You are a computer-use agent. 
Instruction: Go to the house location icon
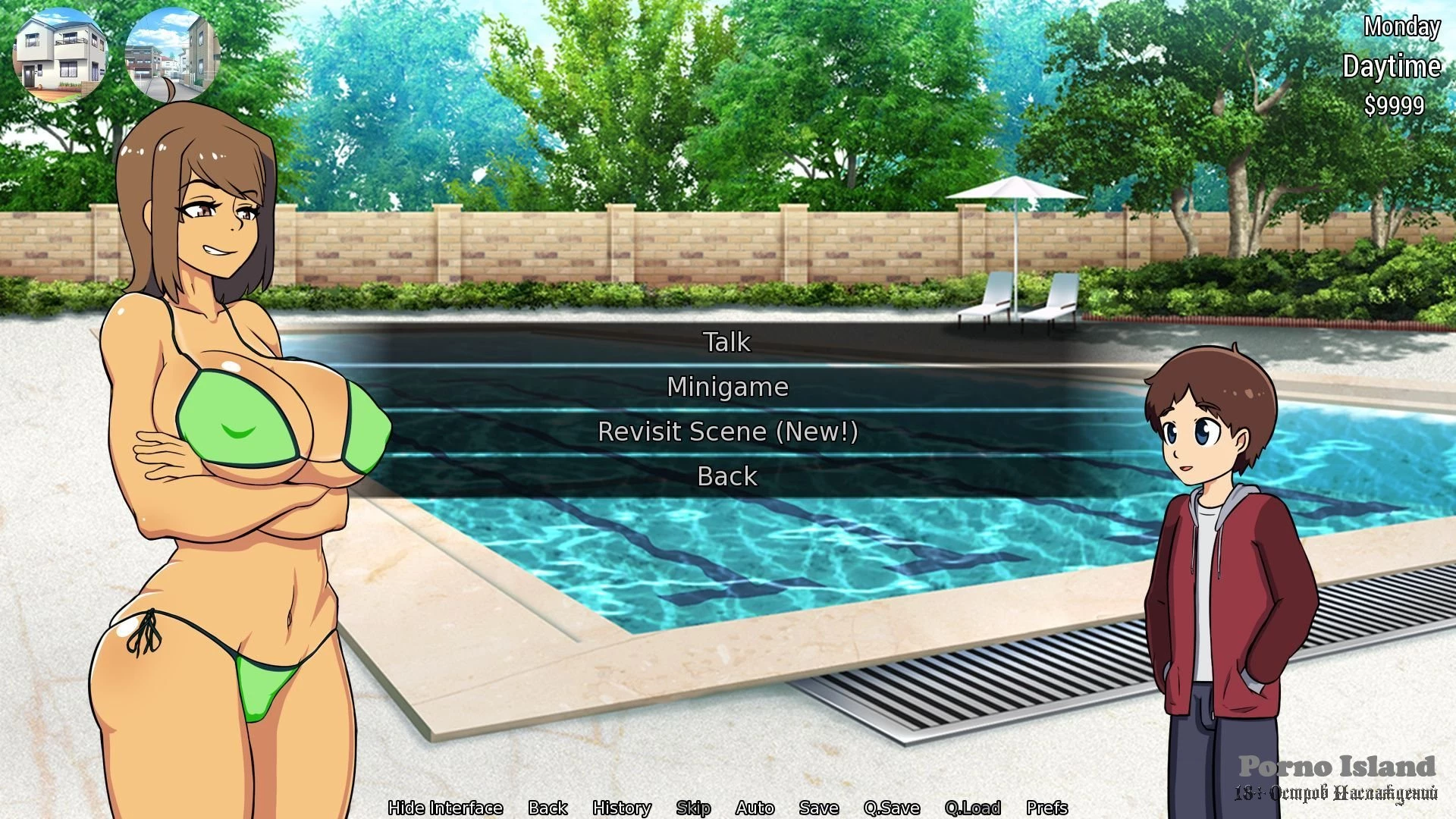[61, 55]
